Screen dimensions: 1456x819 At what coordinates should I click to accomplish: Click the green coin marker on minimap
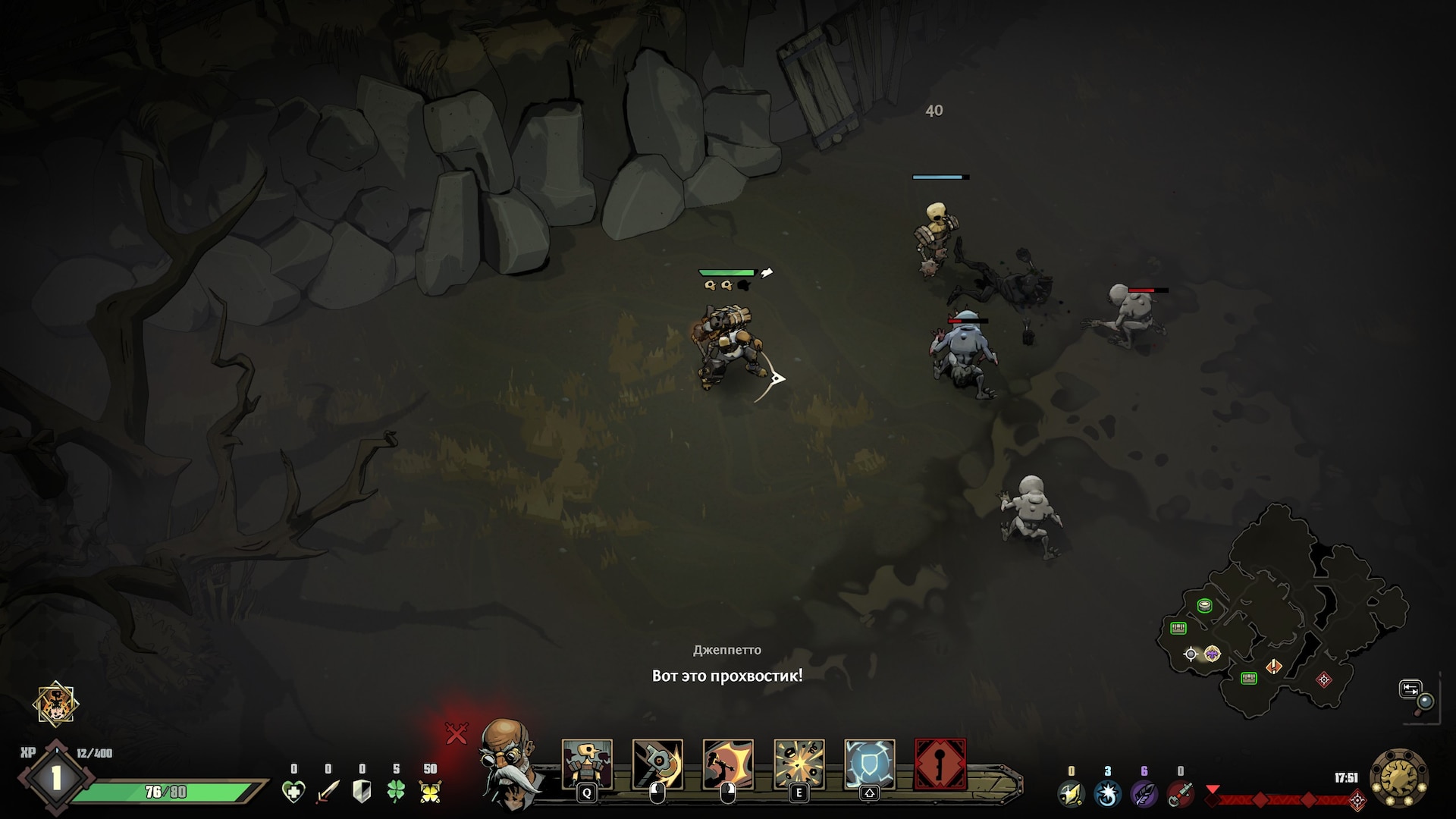1204,605
